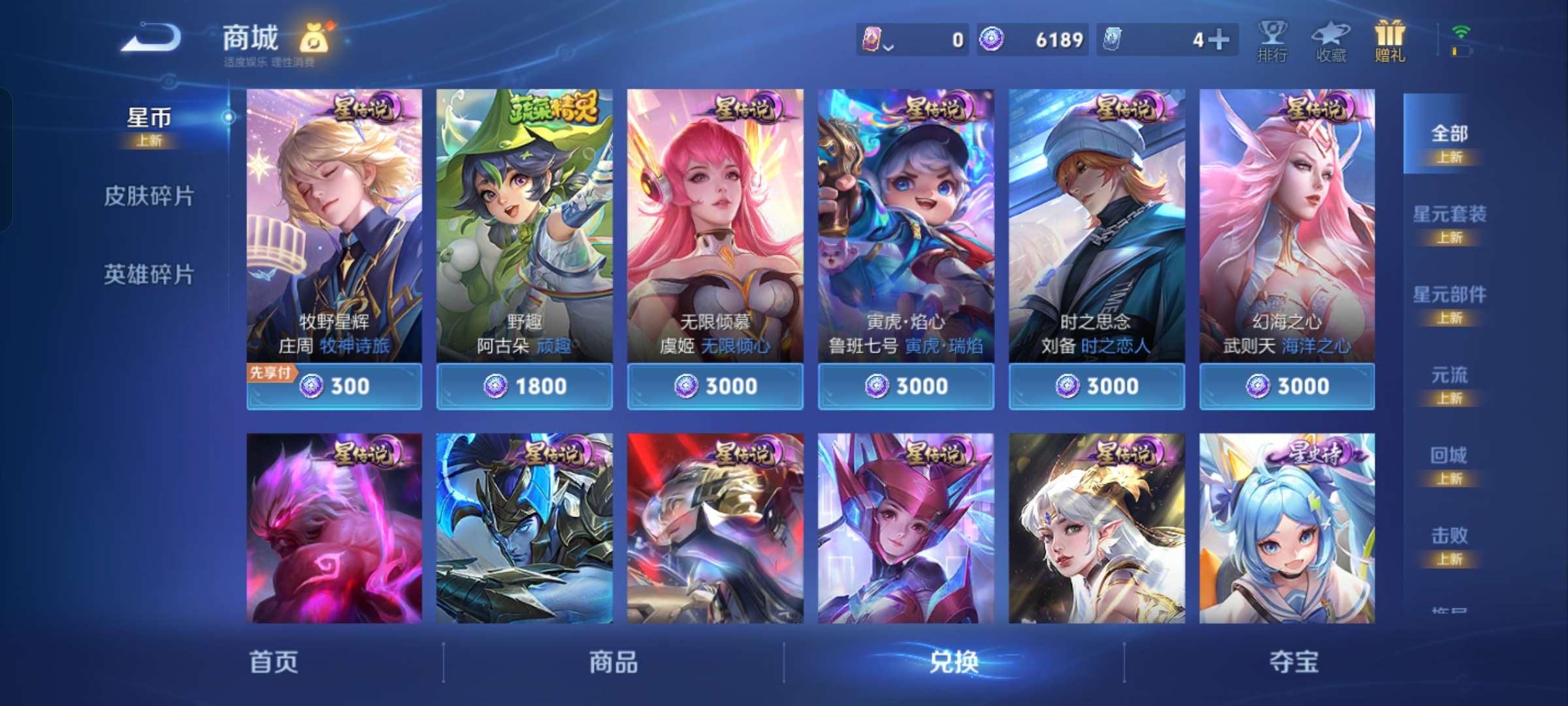
Task: Click the 3000 price under 时之思念
Action: pyautogui.click(x=1096, y=386)
